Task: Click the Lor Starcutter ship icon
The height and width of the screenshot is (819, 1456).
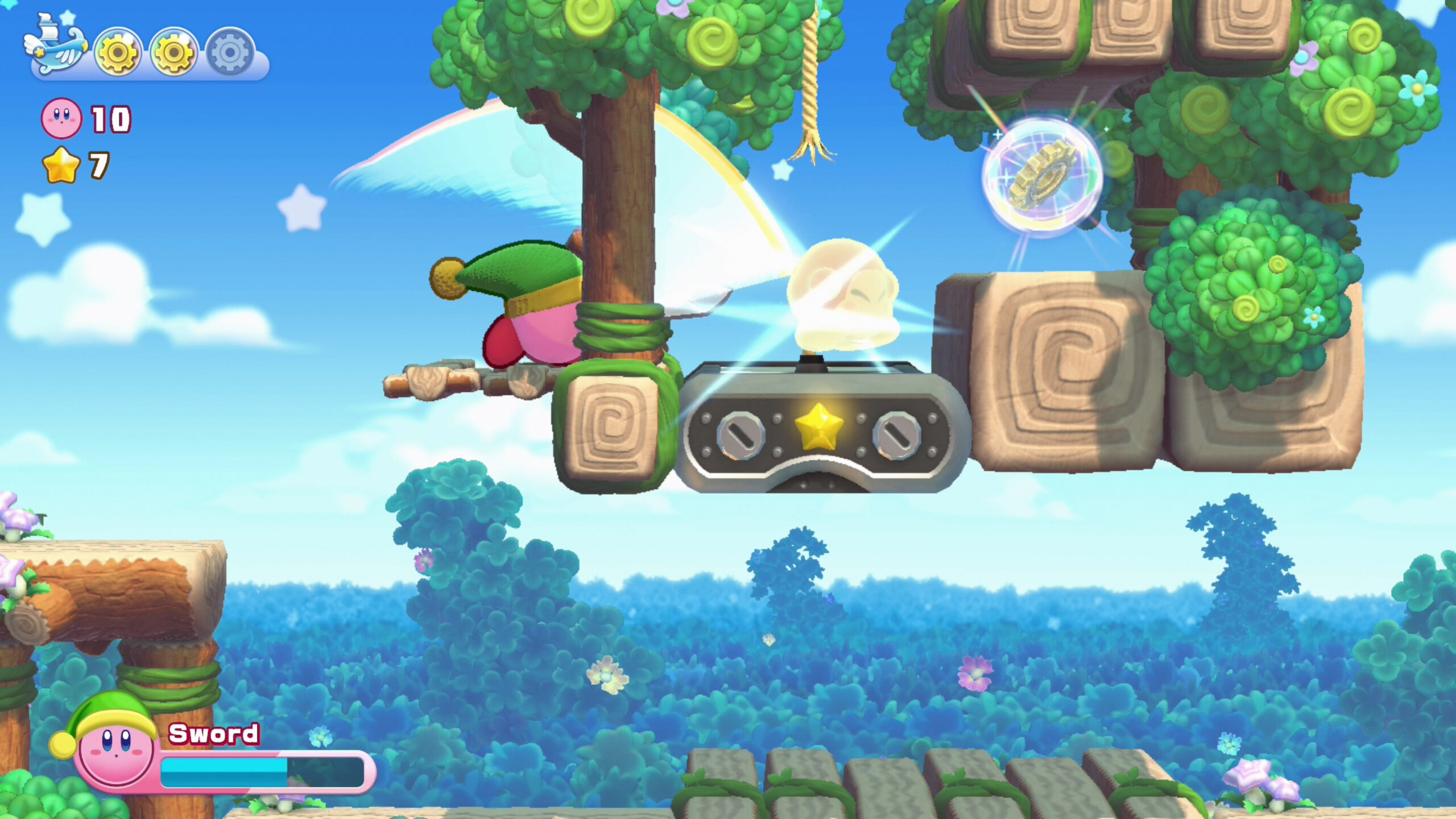Action: (x=54, y=48)
